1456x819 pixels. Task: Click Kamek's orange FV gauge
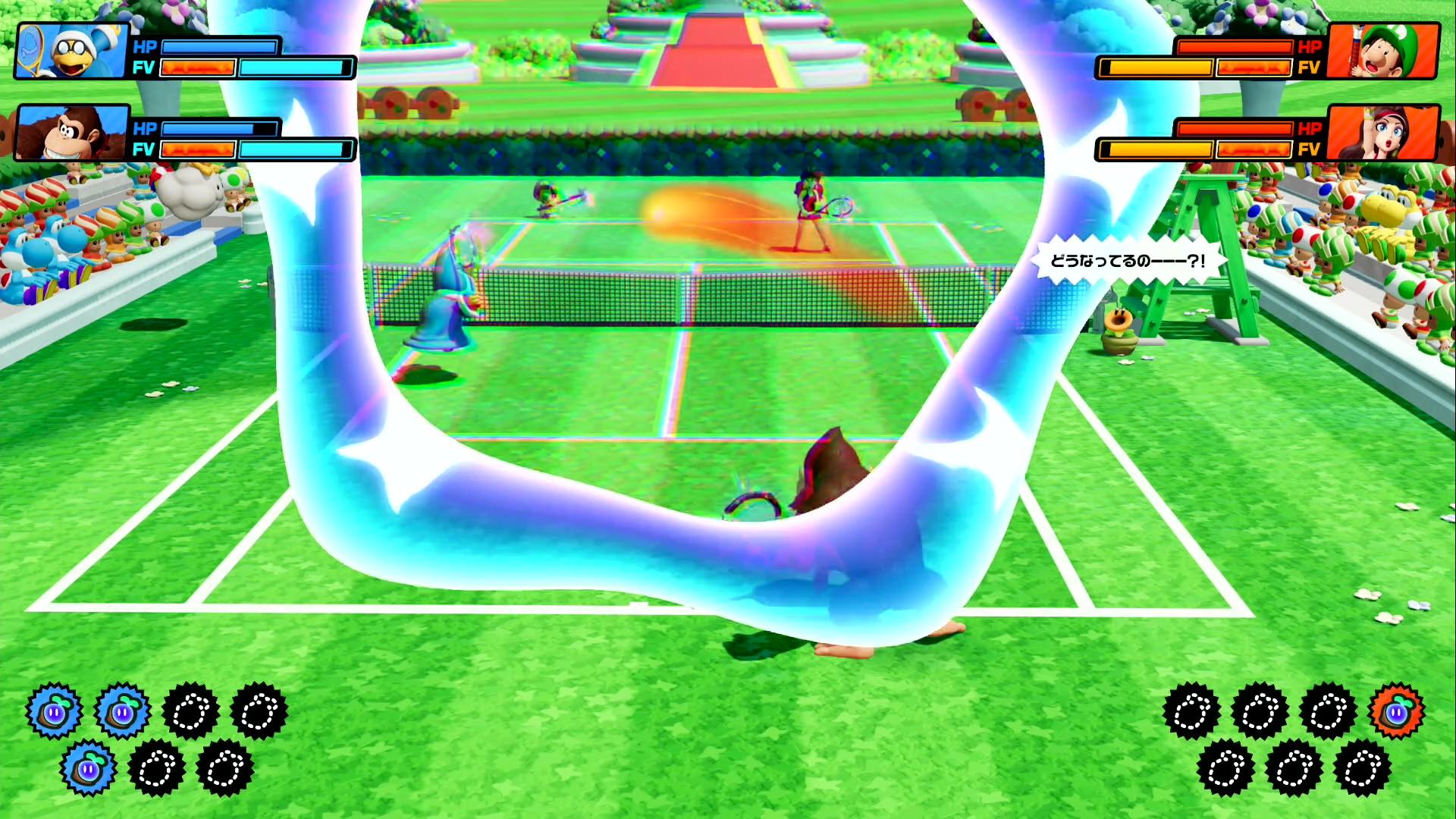click(x=199, y=68)
